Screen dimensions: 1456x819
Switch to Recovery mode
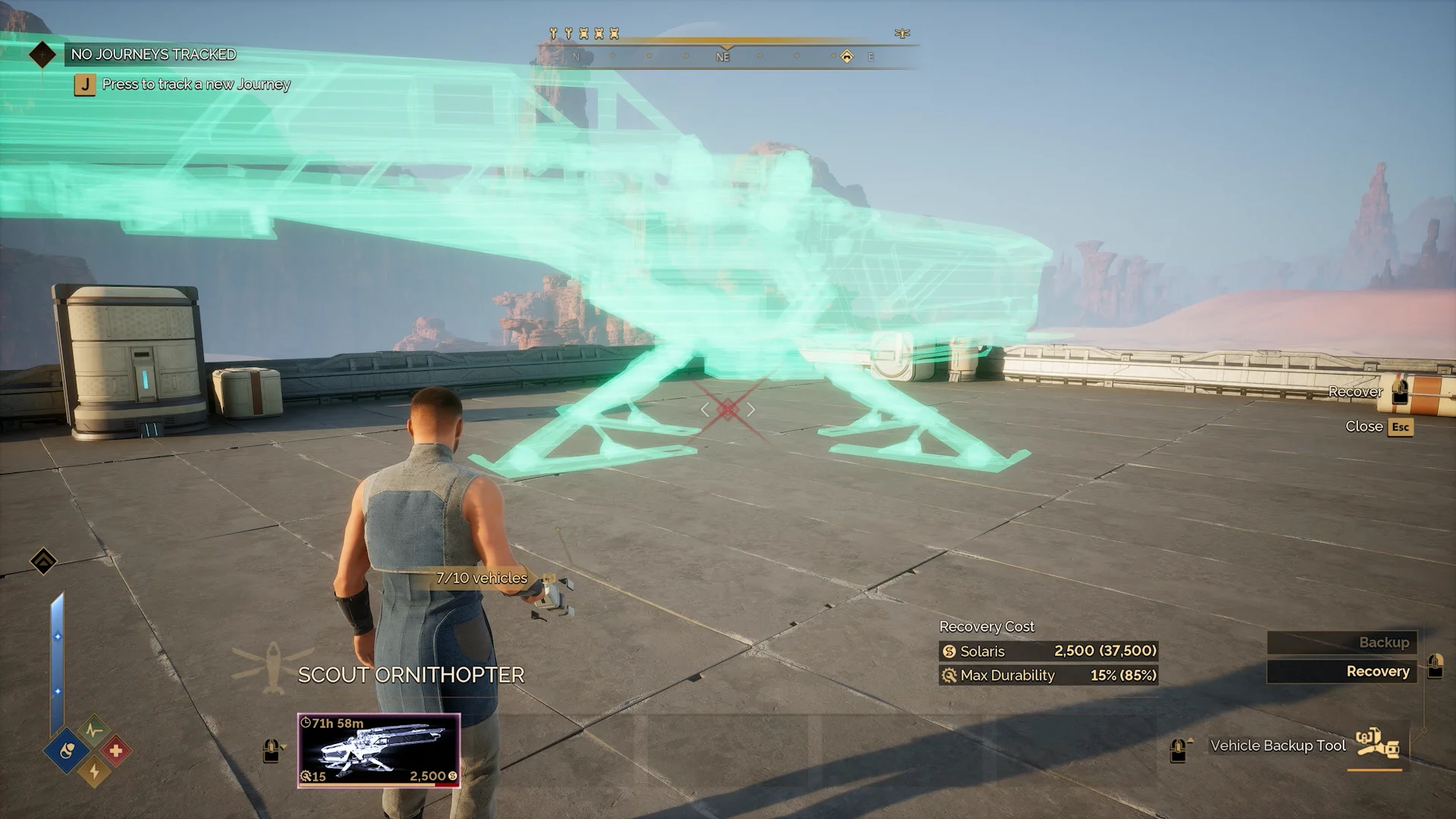point(1341,671)
